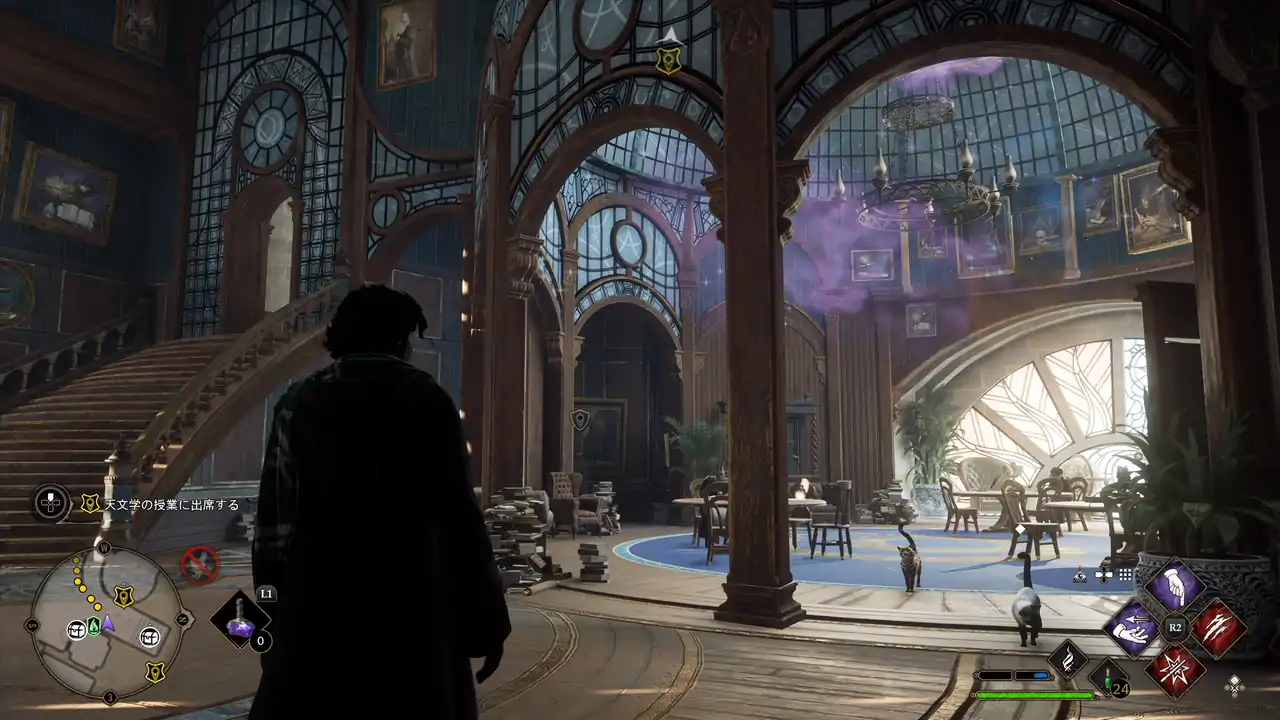
Task: Click the eye pyramid Revelio icon
Action: click(x=1080, y=575)
